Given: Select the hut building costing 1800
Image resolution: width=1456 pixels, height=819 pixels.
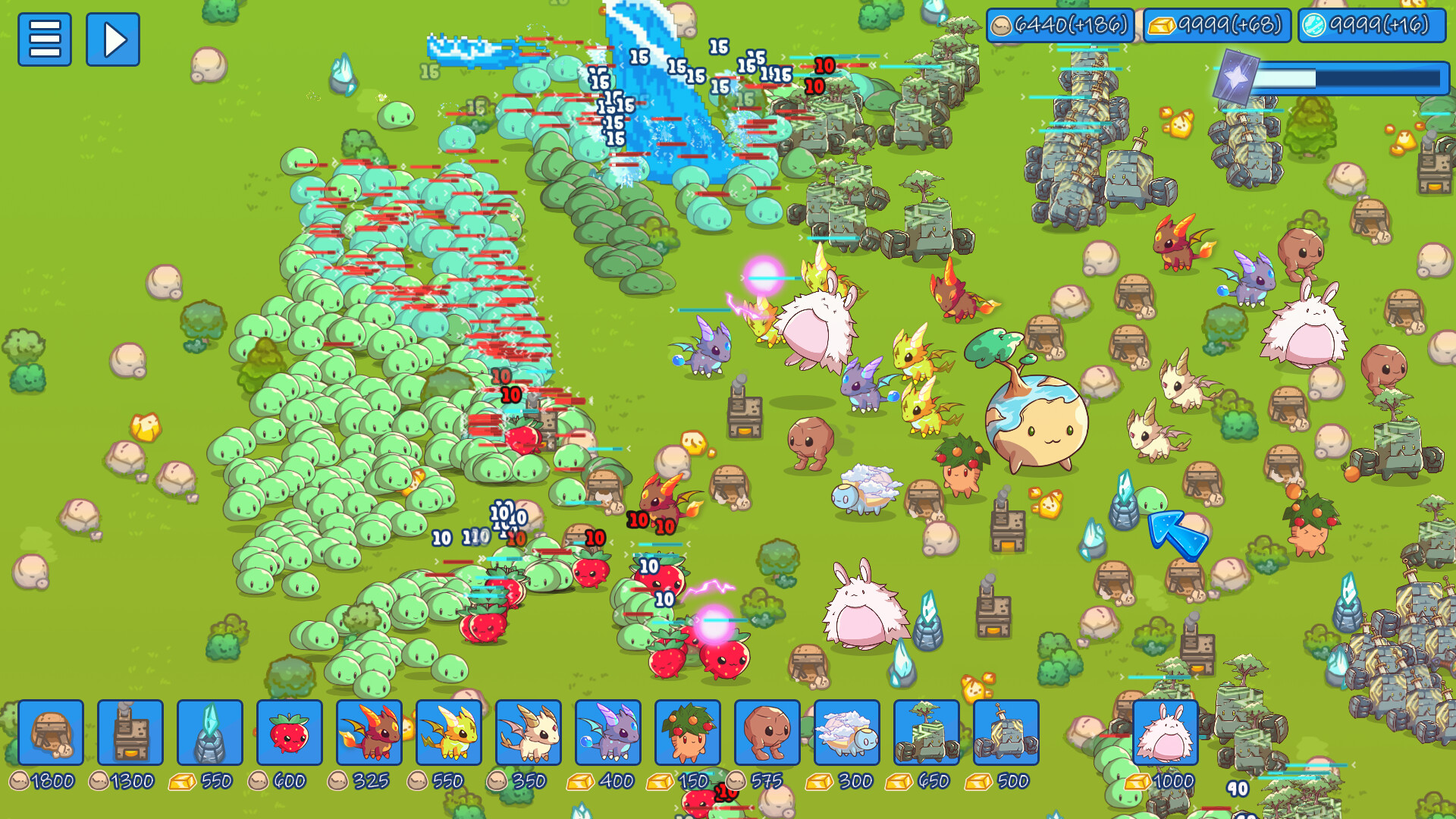Looking at the screenshot, I should tap(51, 733).
